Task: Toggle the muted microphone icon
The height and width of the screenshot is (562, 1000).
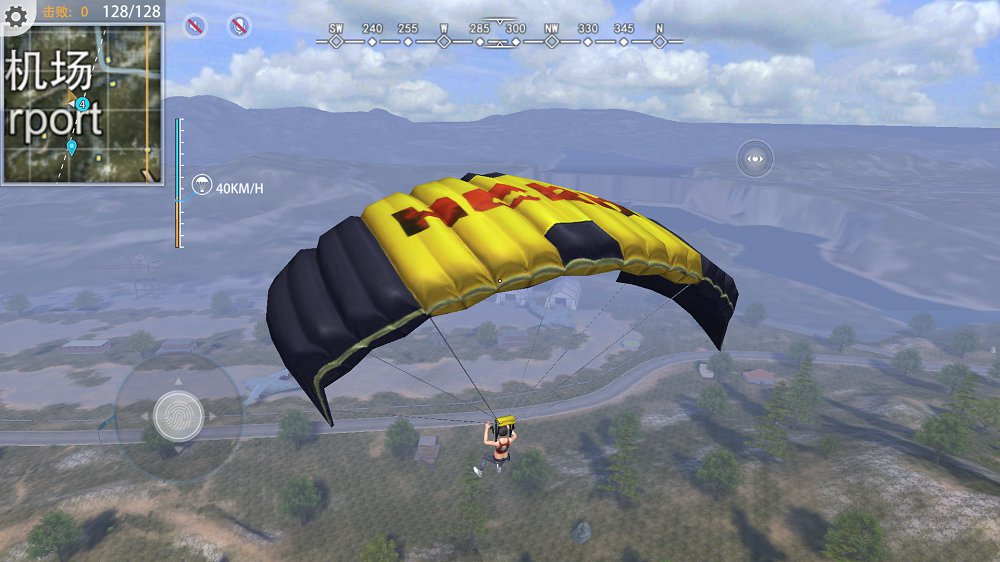Action: tap(240, 26)
